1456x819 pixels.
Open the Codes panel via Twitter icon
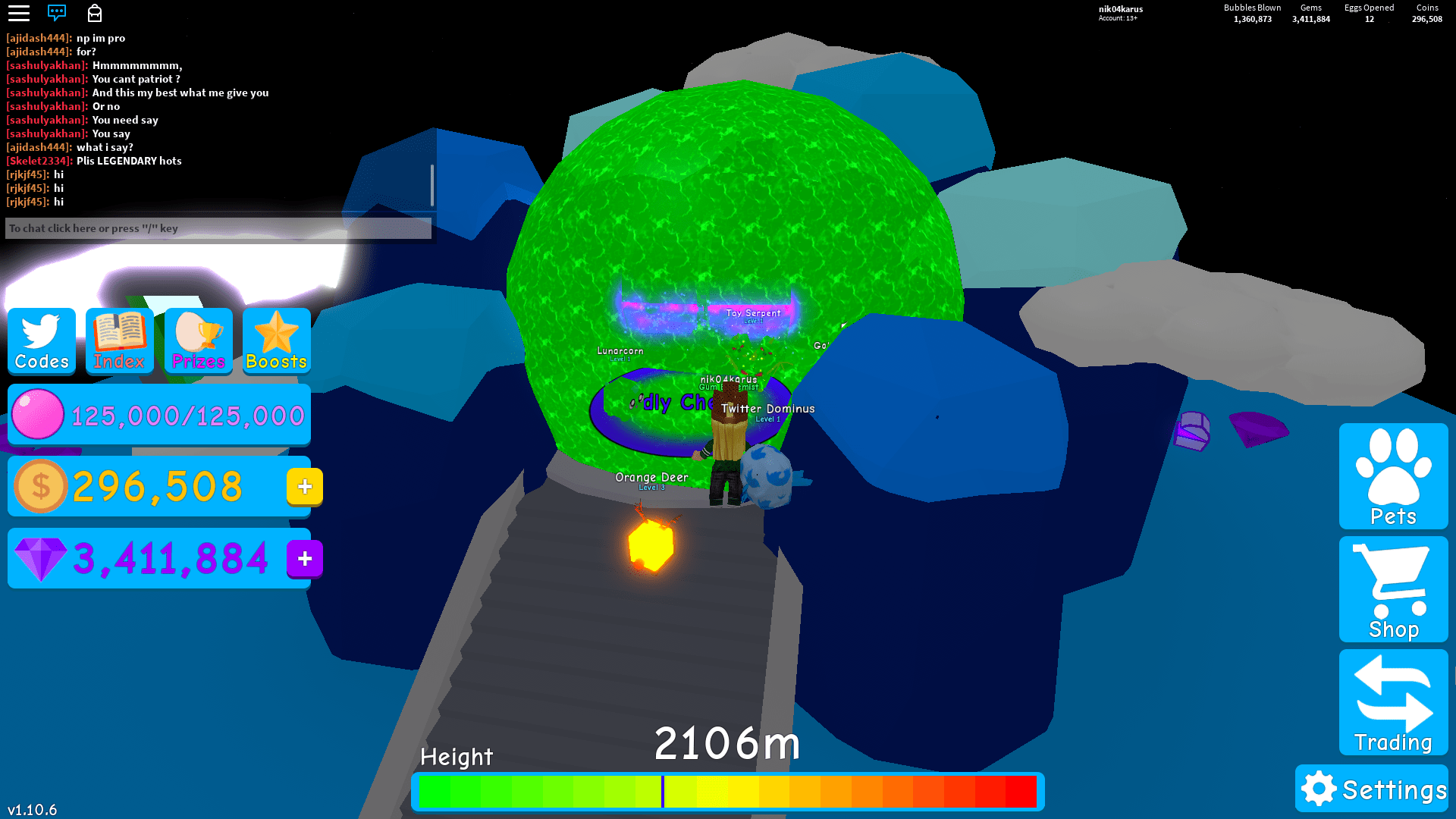click(x=41, y=341)
